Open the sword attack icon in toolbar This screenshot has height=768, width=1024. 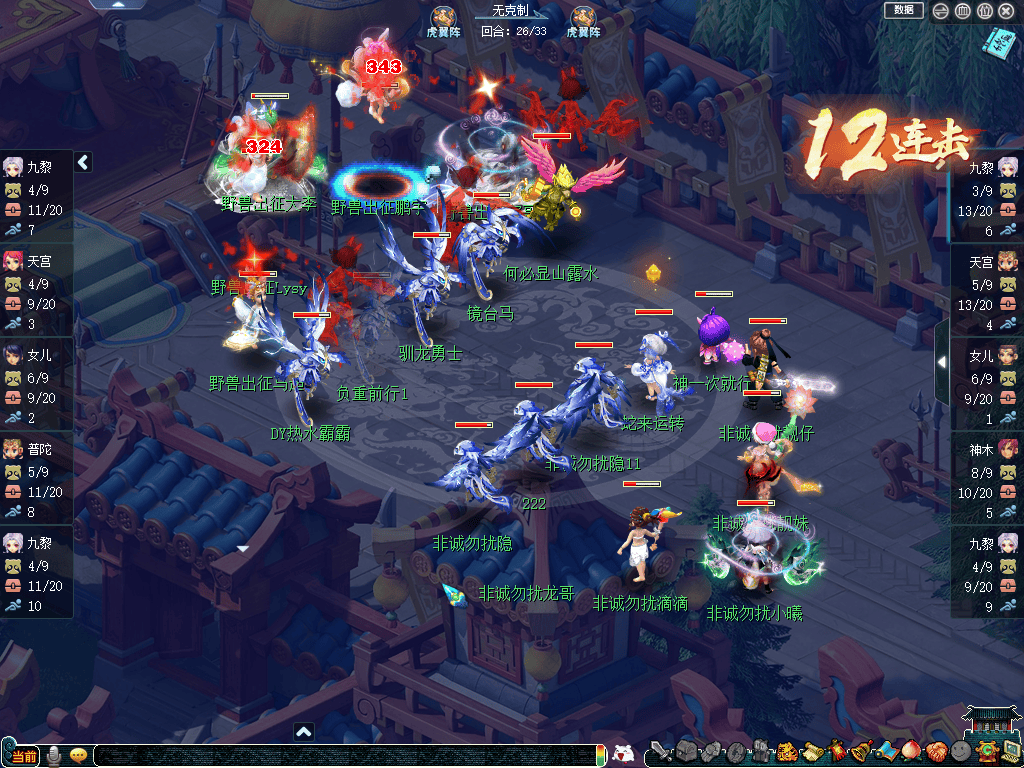click(x=660, y=753)
